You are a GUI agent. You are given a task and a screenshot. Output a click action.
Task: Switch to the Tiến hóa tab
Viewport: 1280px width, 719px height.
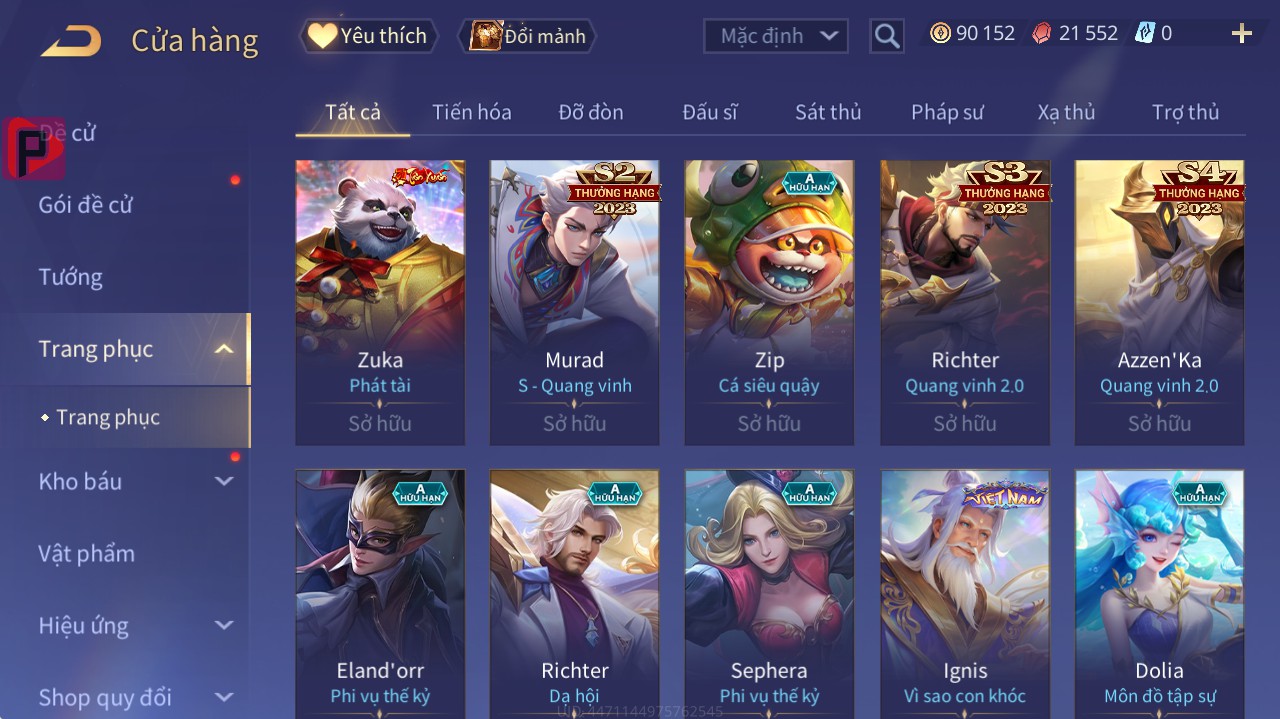[471, 112]
